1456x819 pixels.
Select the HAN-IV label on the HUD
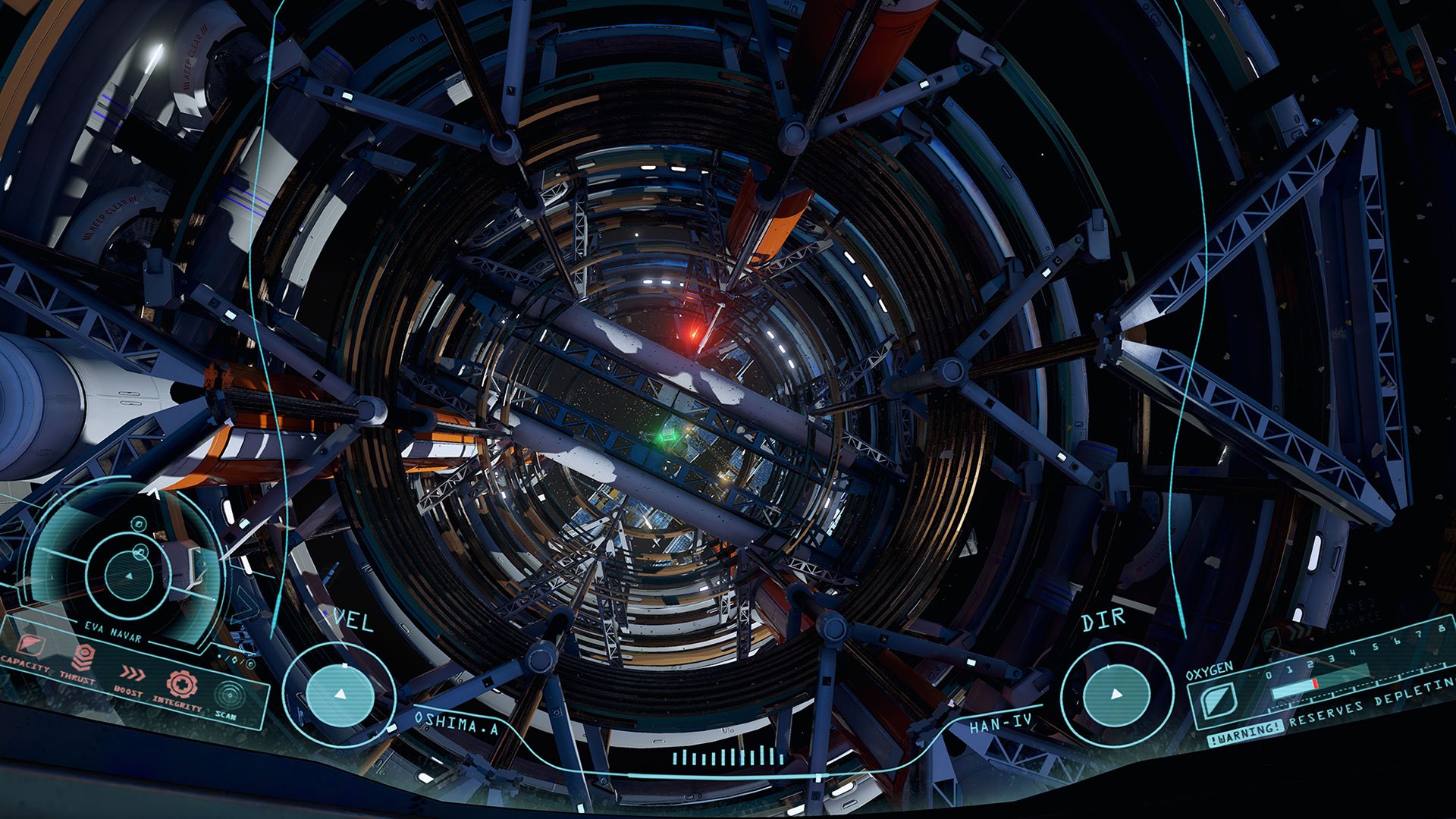(1001, 724)
